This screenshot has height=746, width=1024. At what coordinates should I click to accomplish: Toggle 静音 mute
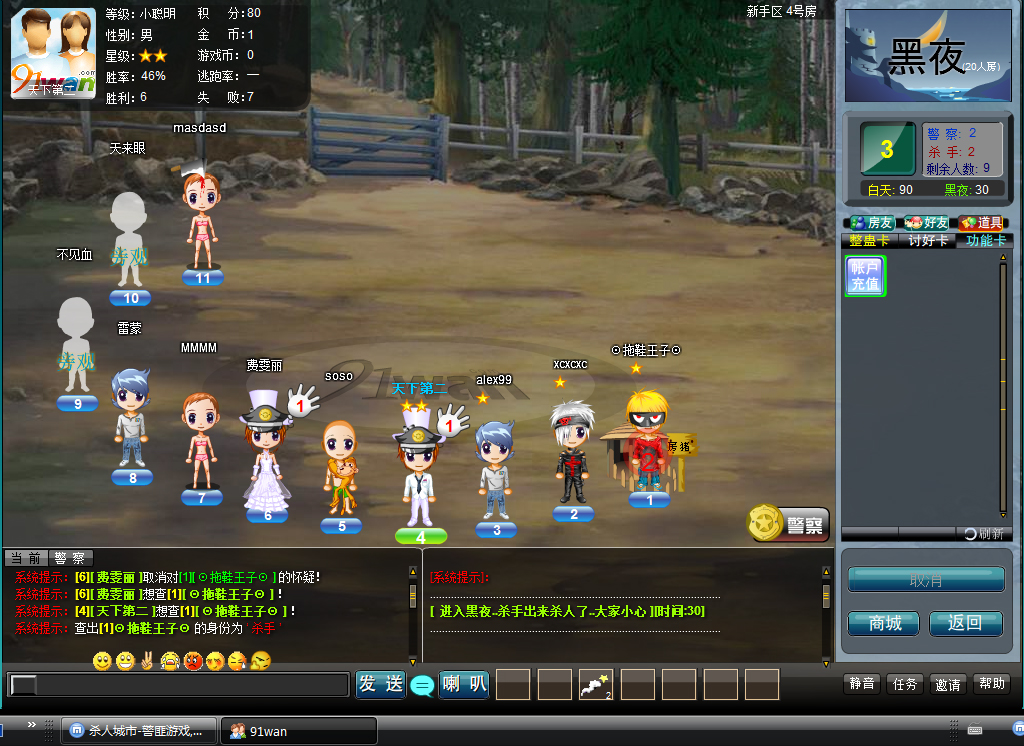pyautogui.click(x=862, y=684)
